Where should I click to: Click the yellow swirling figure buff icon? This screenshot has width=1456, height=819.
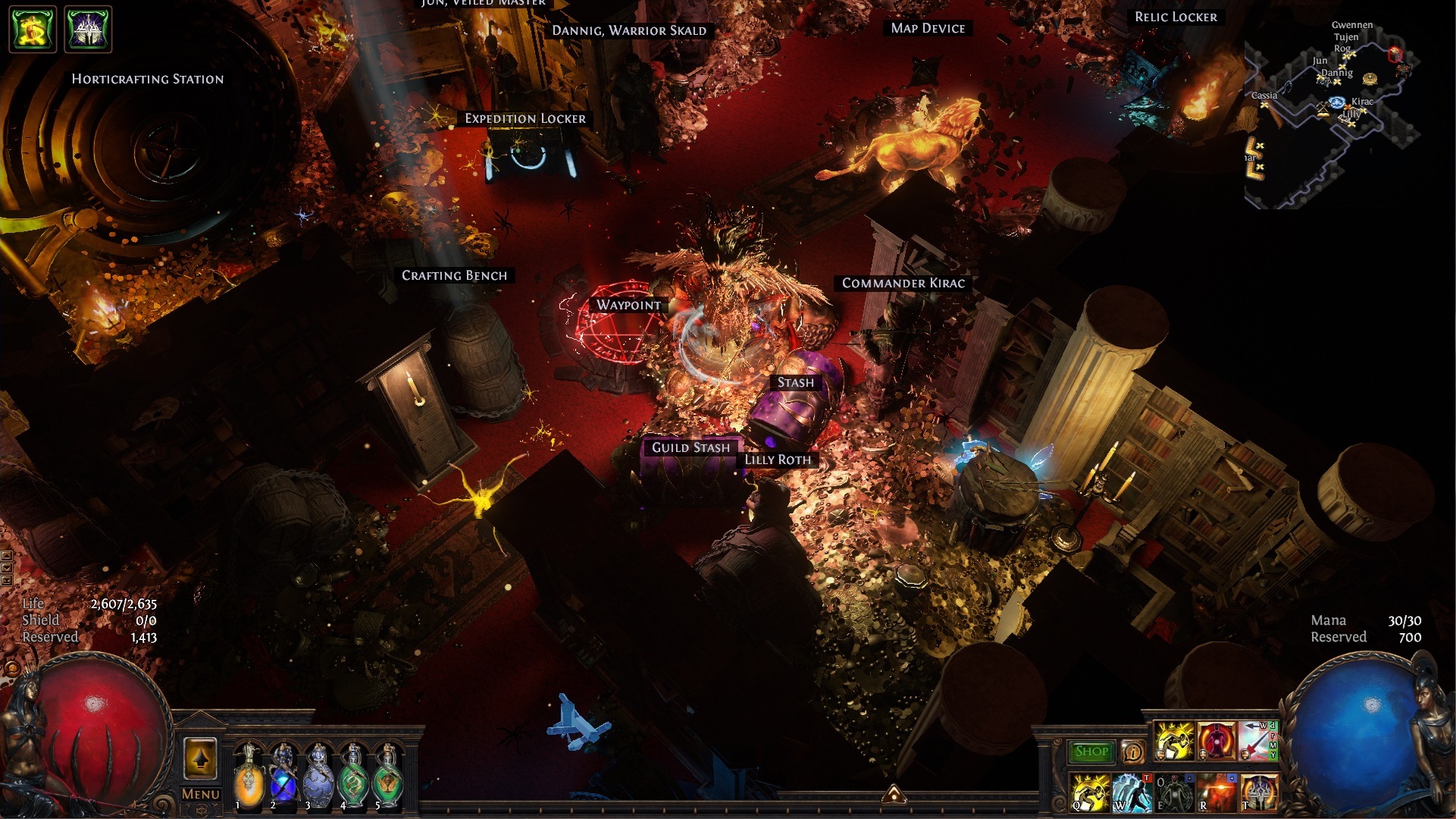tap(33, 30)
